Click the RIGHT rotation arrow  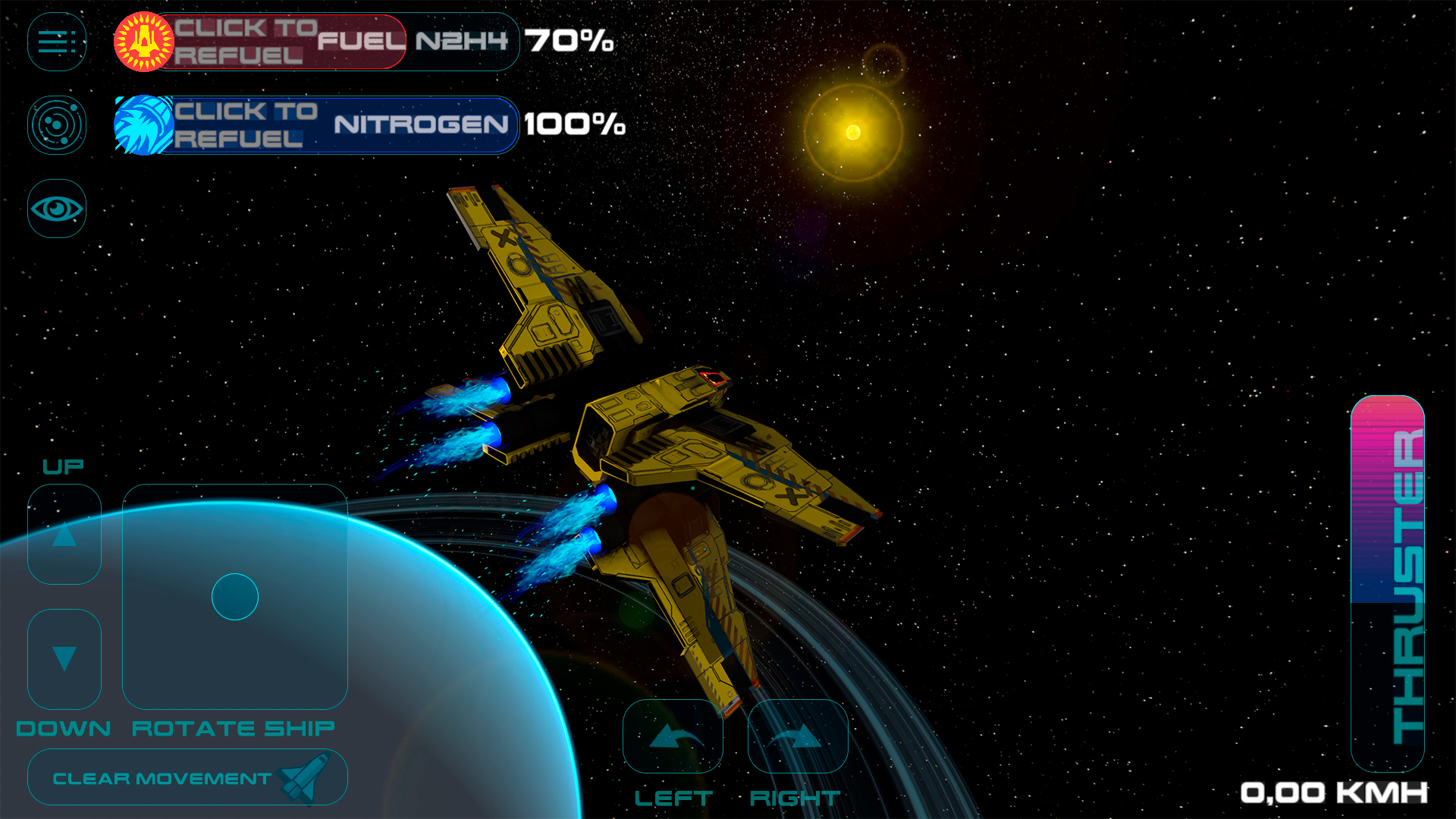[x=798, y=736]
